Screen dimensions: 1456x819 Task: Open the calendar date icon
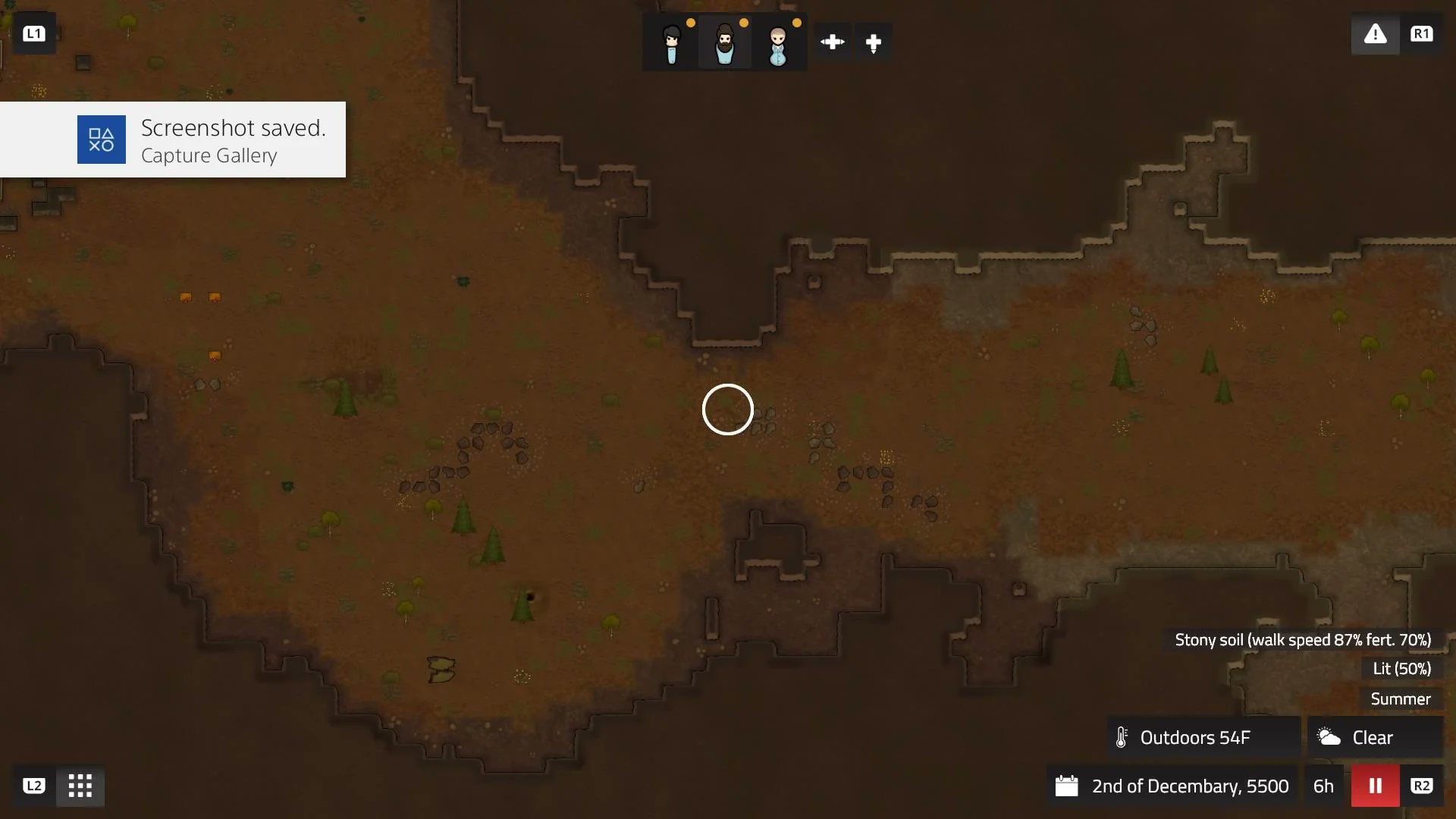coord(1068,786)
